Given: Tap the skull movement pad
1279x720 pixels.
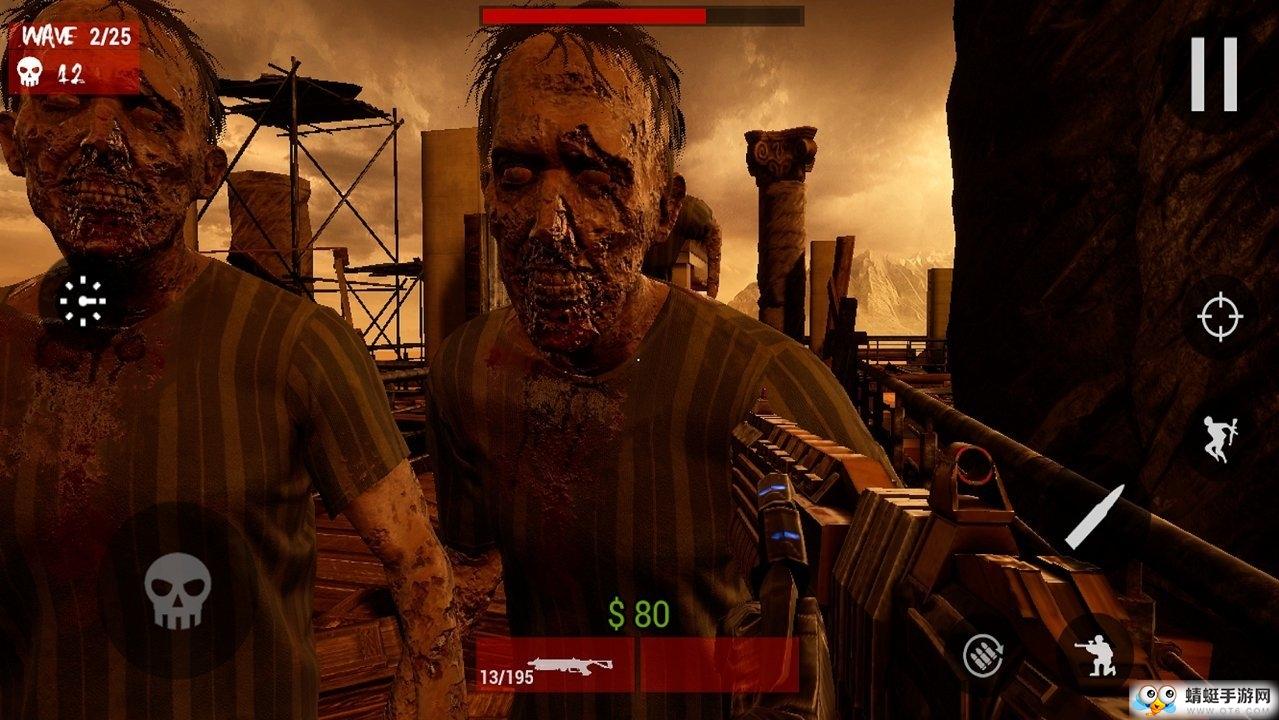Looking at the screenshot, I should point(178,590).
